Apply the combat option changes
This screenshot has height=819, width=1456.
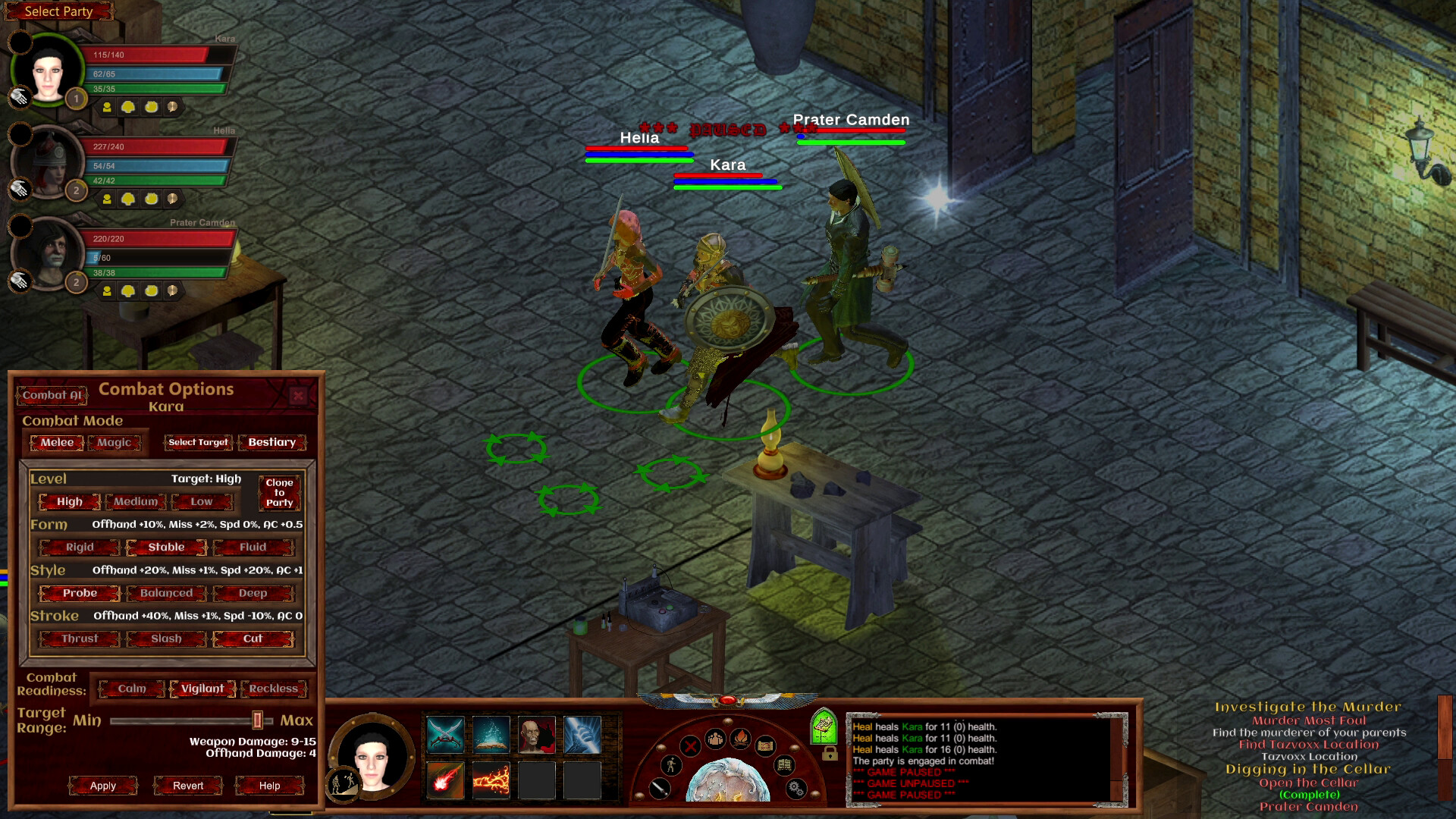[102, 786]
